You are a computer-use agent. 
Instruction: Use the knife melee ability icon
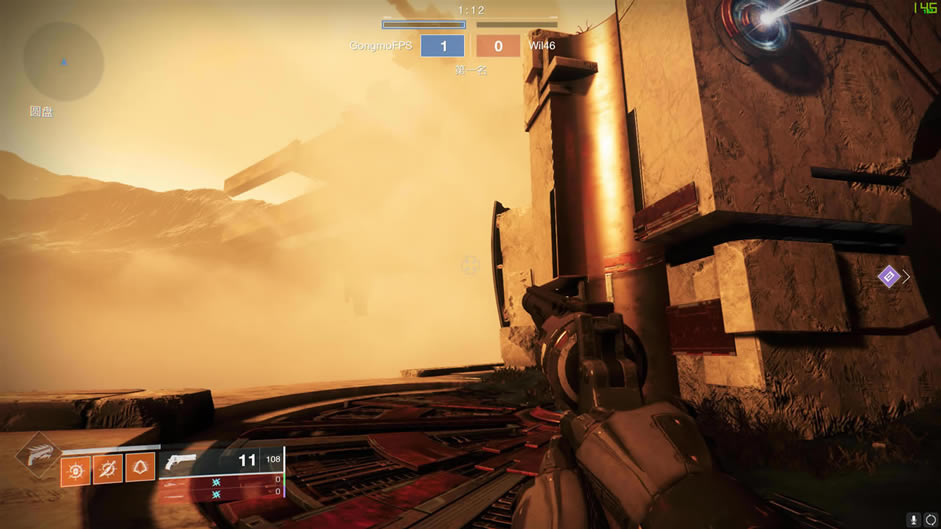coord(108,469)
